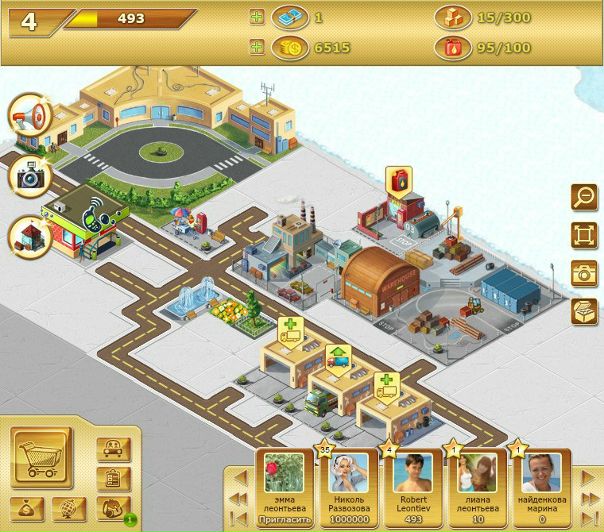Add more gold coins with green plus
This screenshot has height=532, width=604.
point(257,47)
